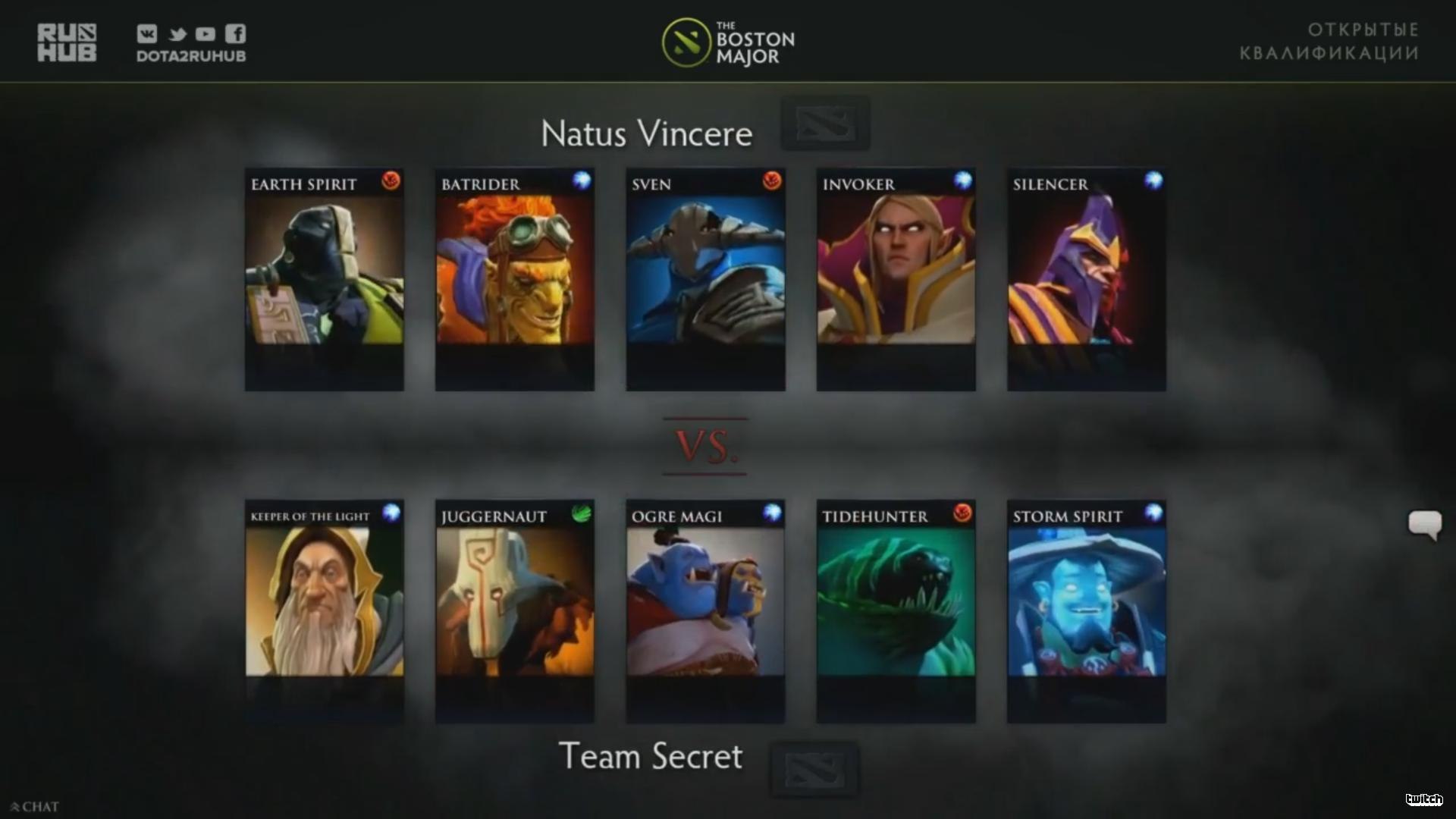Click the speech bubble chat icon
The image size is (1456, 819).
(1424, 524)
